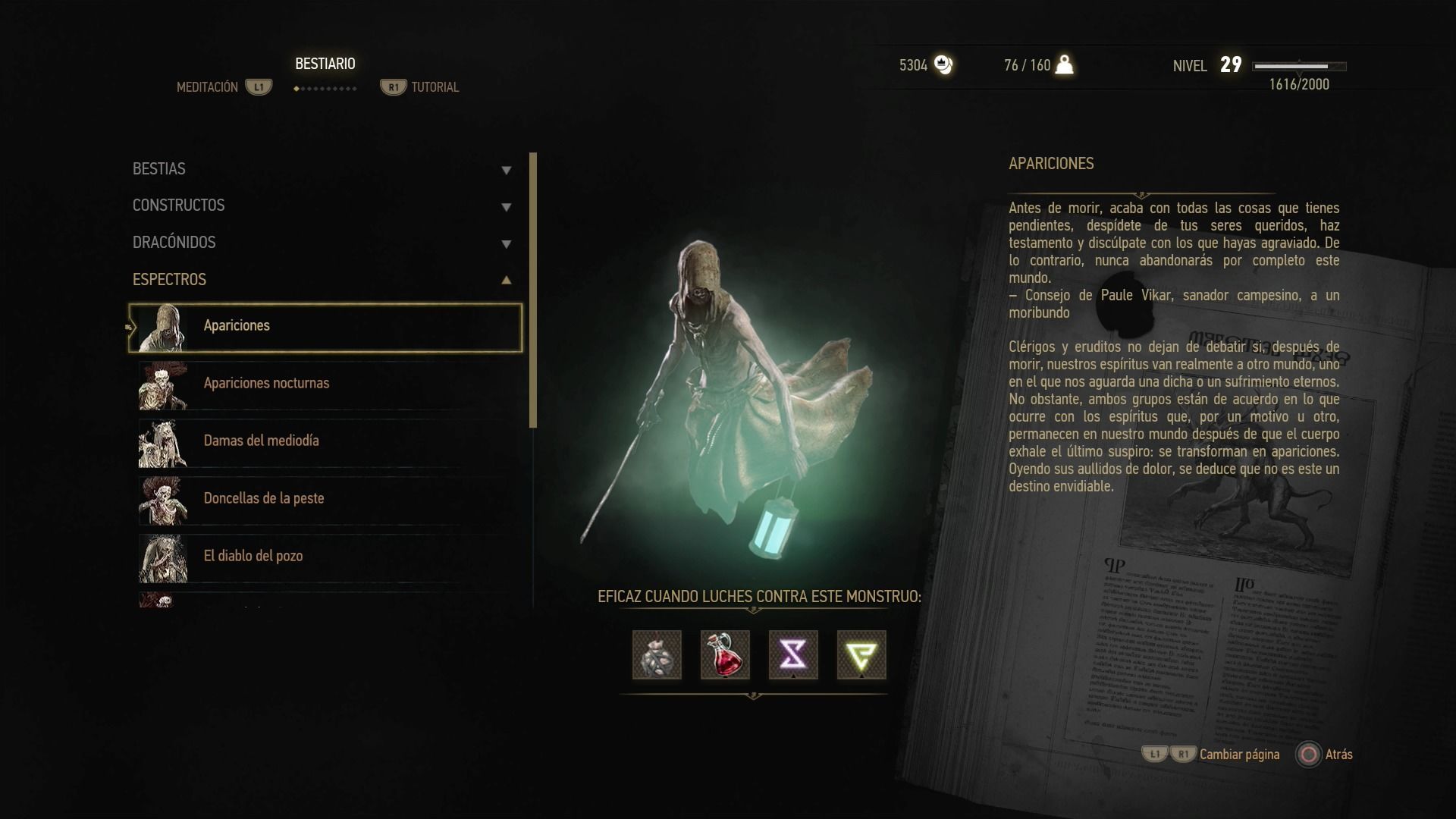Viewport: 1456px width, 819px height.
Task: Click the red potion oil icon
Action: click(x=725, y=654)
